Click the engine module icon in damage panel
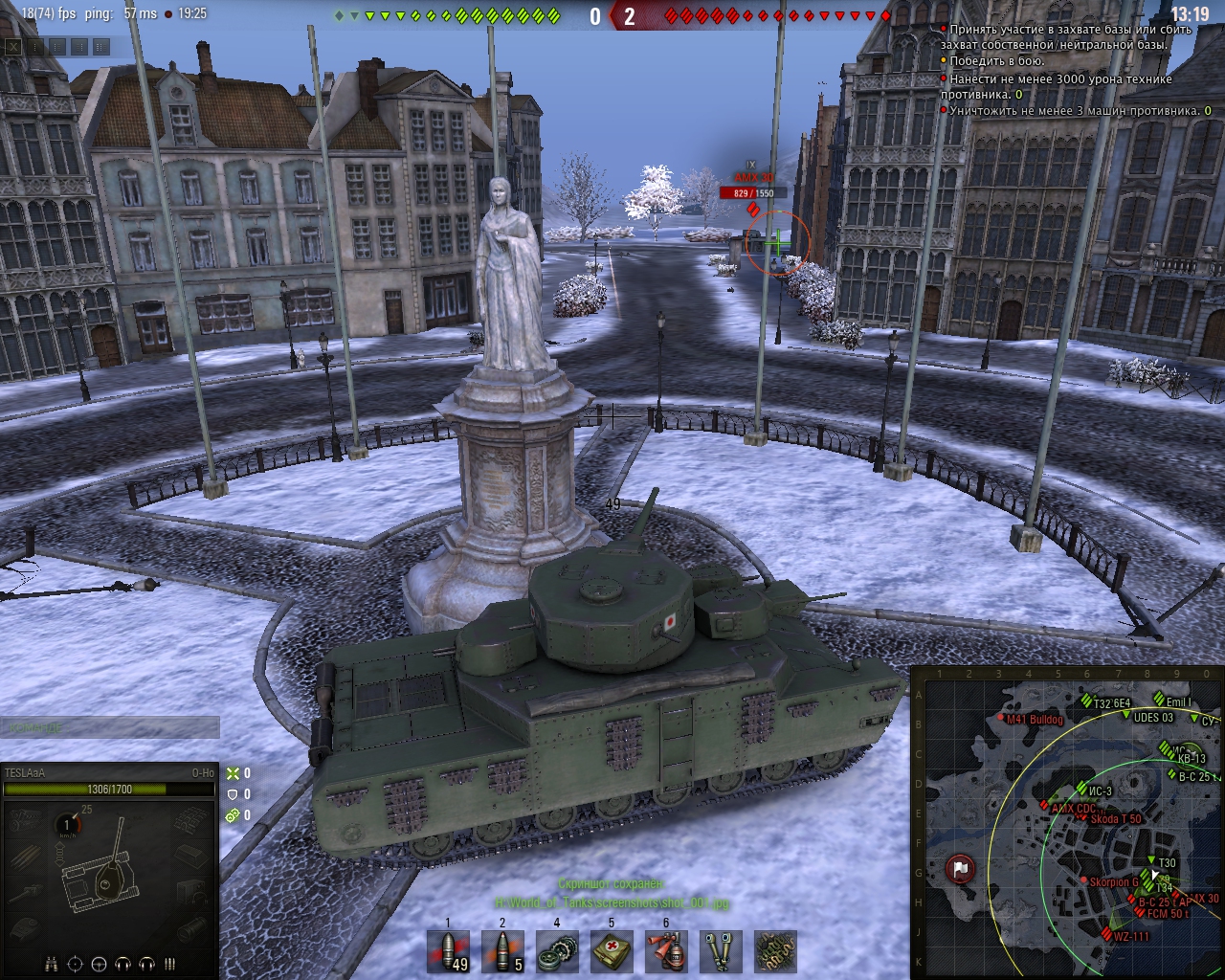Viewport: 1225px width, 980px height. [25, 819]
